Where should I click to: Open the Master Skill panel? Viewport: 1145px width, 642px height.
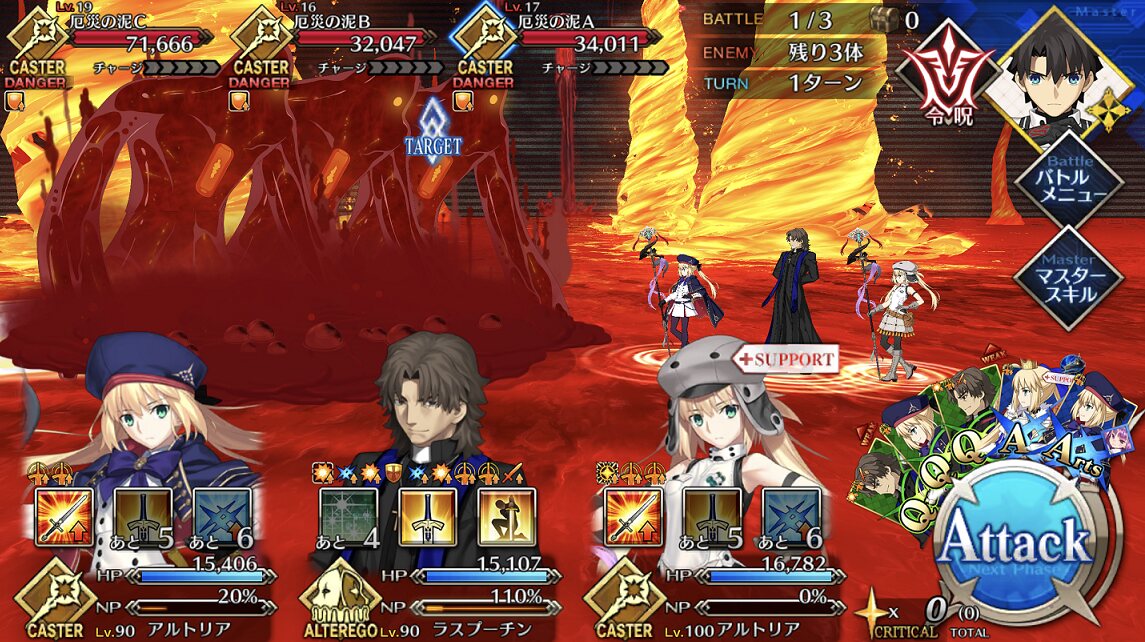click(x=1063, y=277)
